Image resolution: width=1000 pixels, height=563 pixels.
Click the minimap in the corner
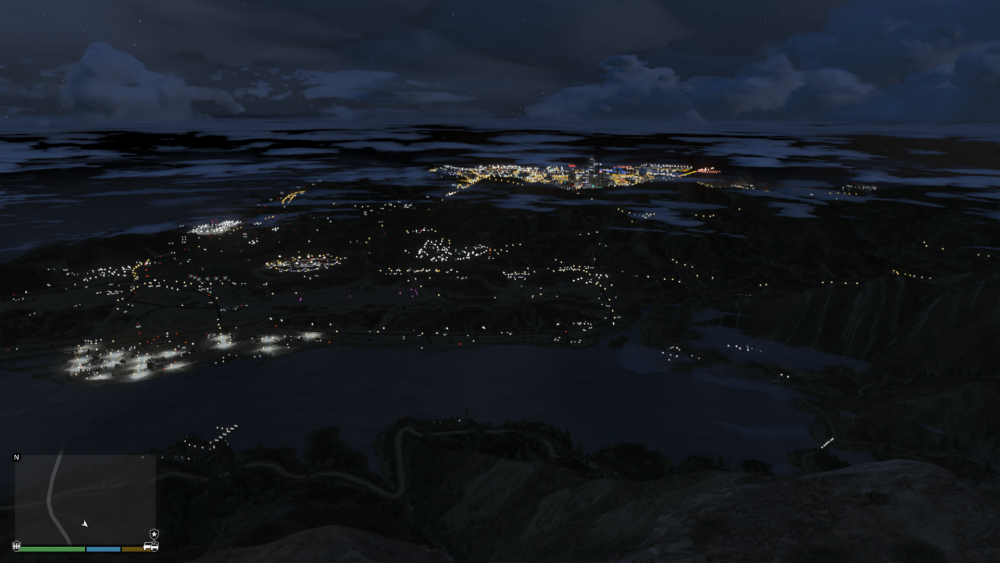85,498
